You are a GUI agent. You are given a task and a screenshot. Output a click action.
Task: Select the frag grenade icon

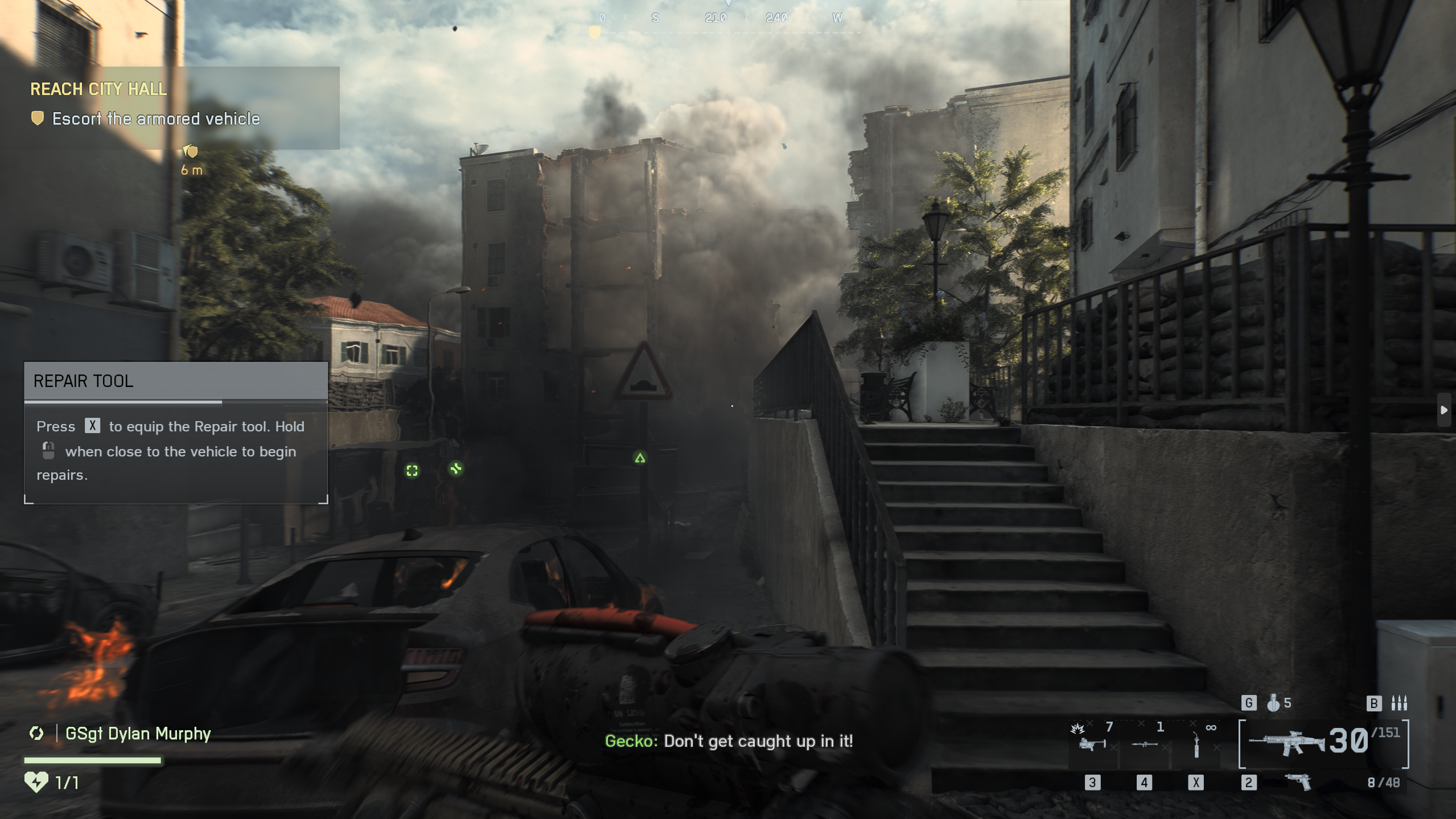tap(1273, 703)
